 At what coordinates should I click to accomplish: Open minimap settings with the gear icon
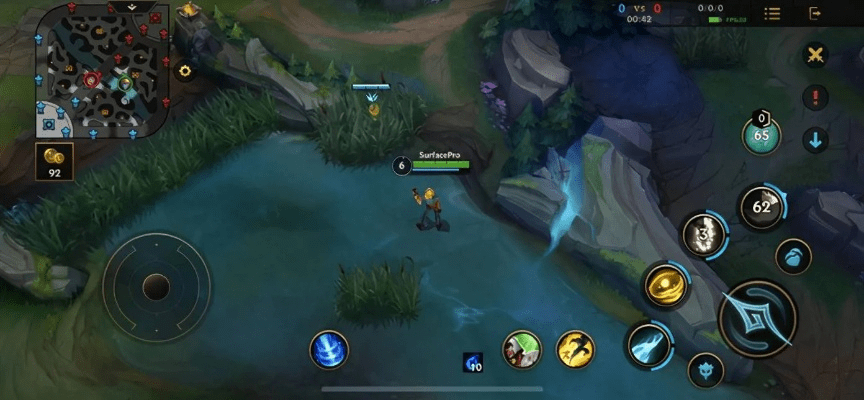184,71
